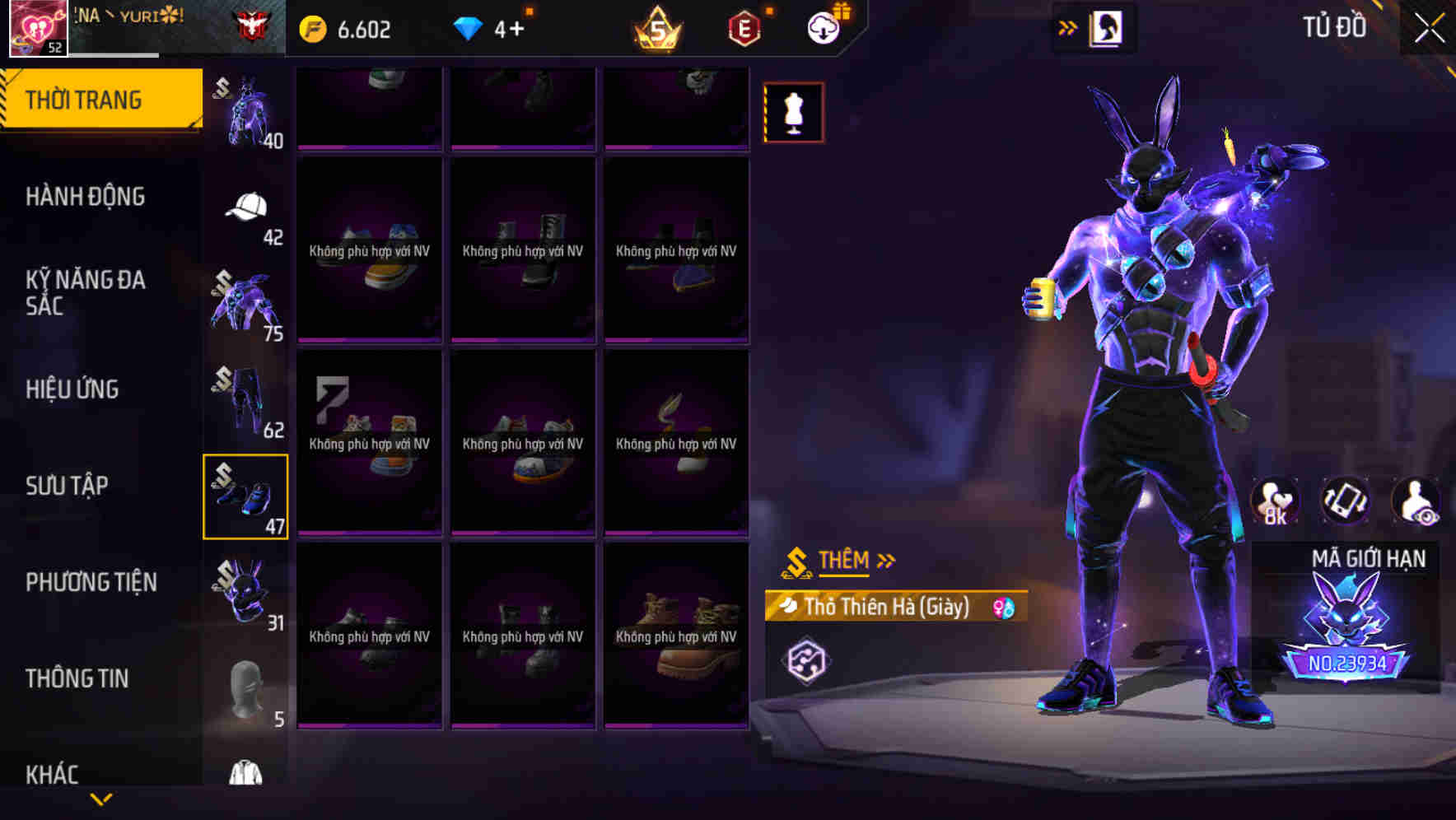Open the mannequin preview panel

793,111
